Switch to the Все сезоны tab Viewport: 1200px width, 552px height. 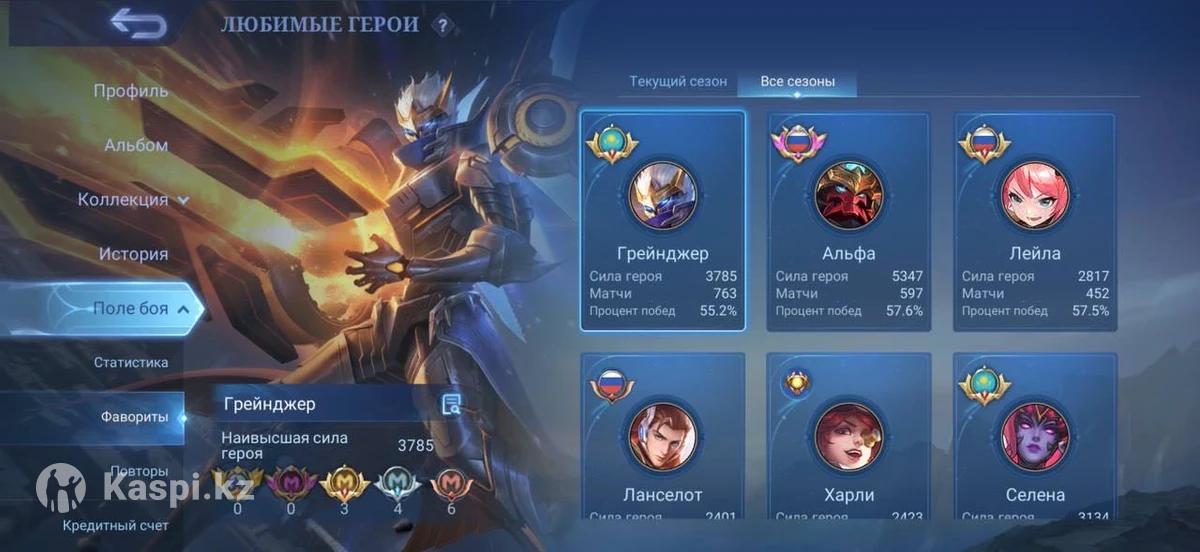pos(797,82)
